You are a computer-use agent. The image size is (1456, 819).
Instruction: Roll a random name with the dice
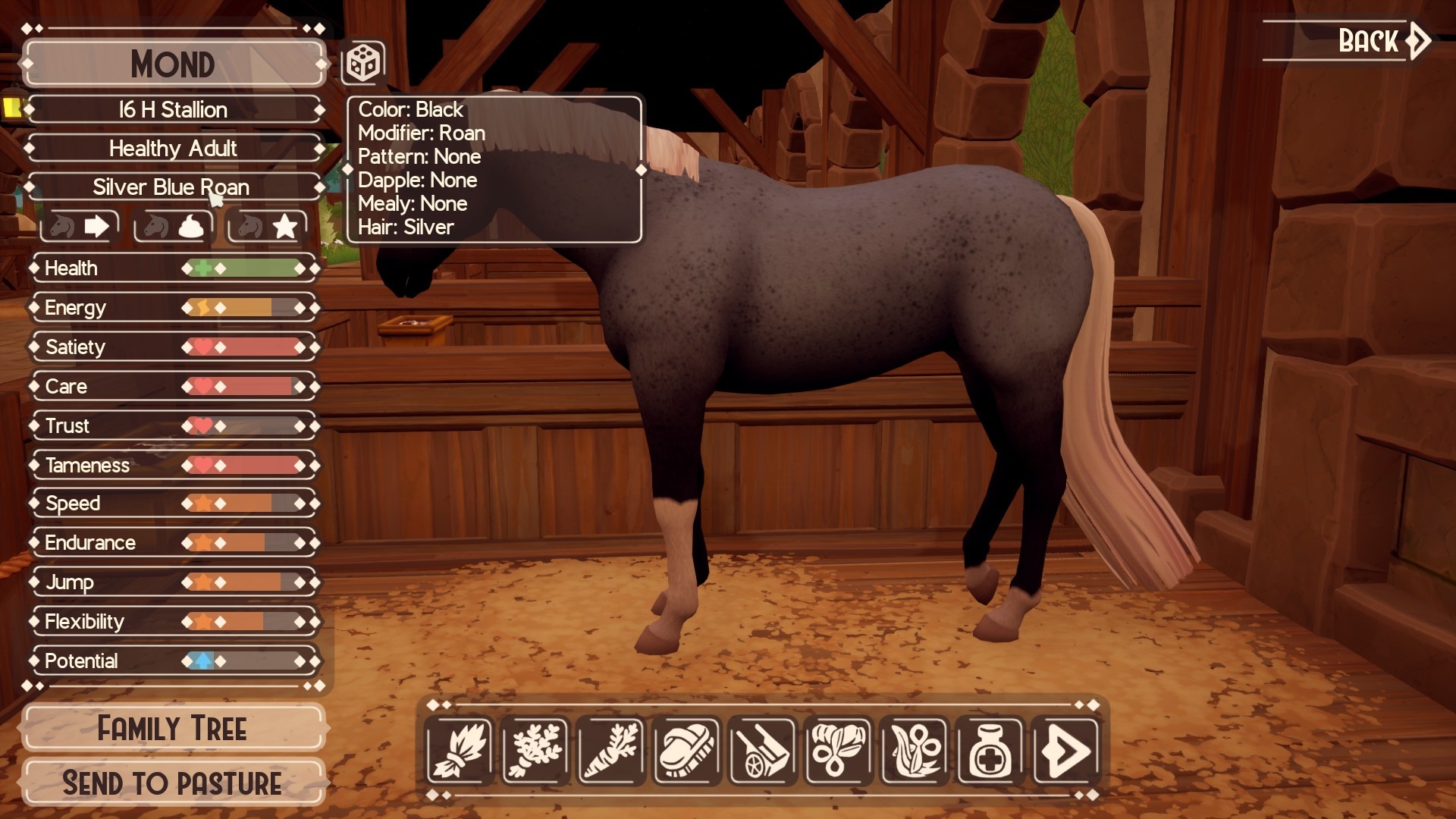click(362, 63)
